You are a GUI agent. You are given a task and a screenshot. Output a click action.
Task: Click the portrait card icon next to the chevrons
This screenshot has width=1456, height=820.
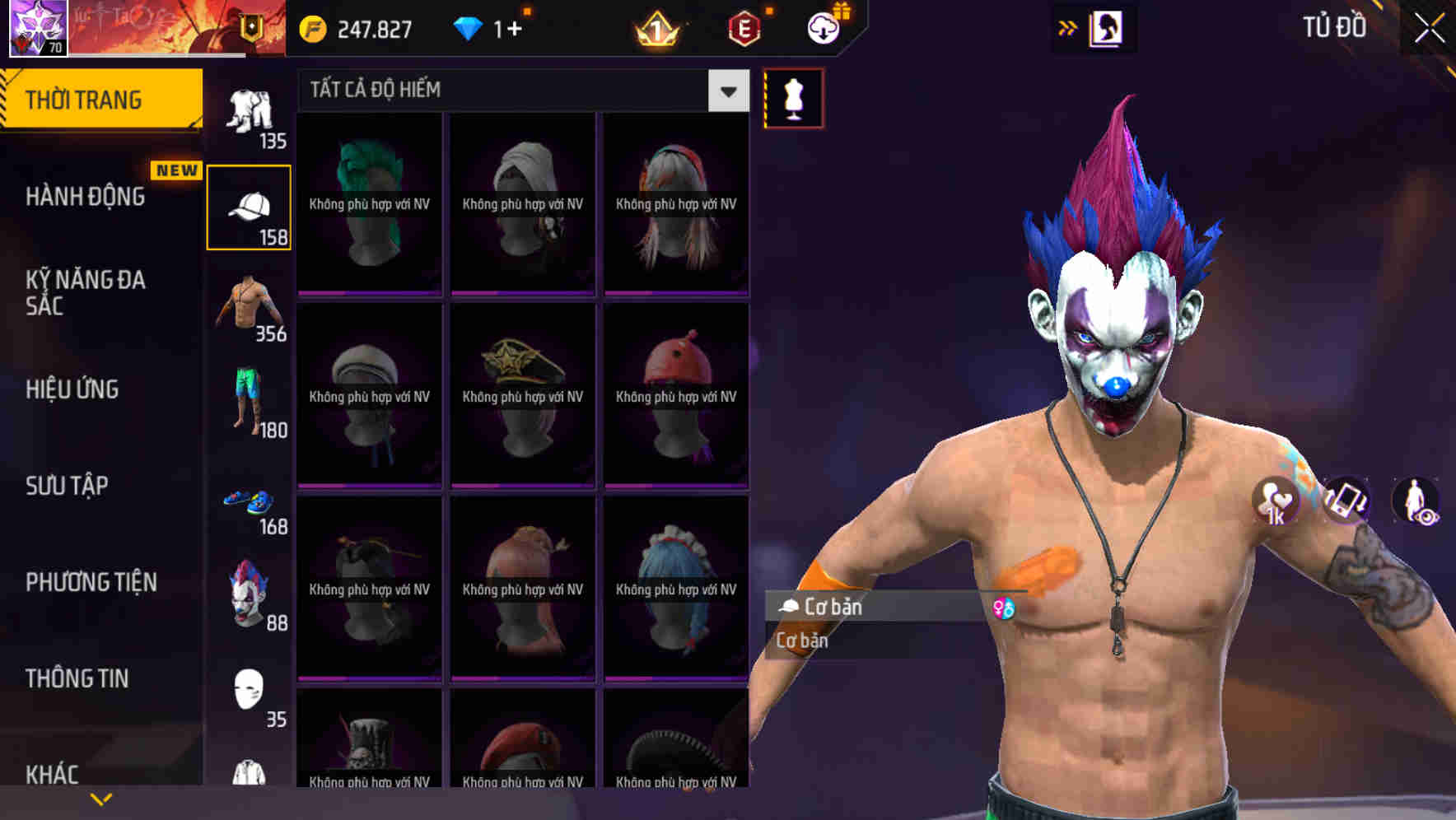click(1108, 27)
